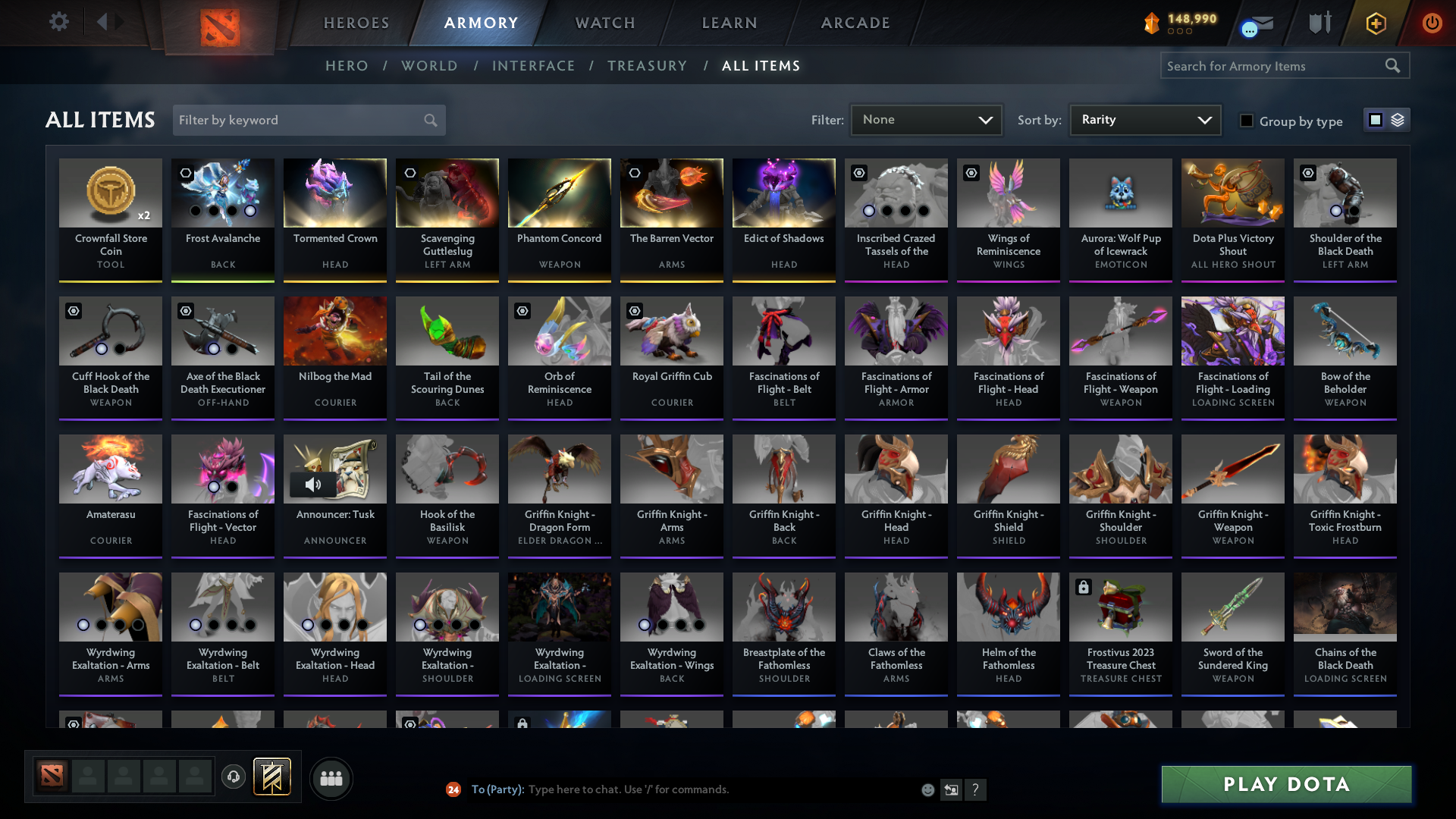
Task: Open the TREASURY section
Action: pyautogui.click(x=648, y=66)
